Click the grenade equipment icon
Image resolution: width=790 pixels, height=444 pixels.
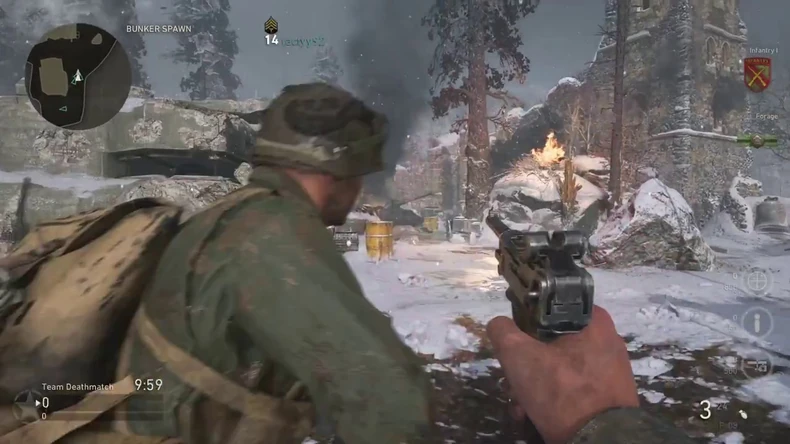741,413
